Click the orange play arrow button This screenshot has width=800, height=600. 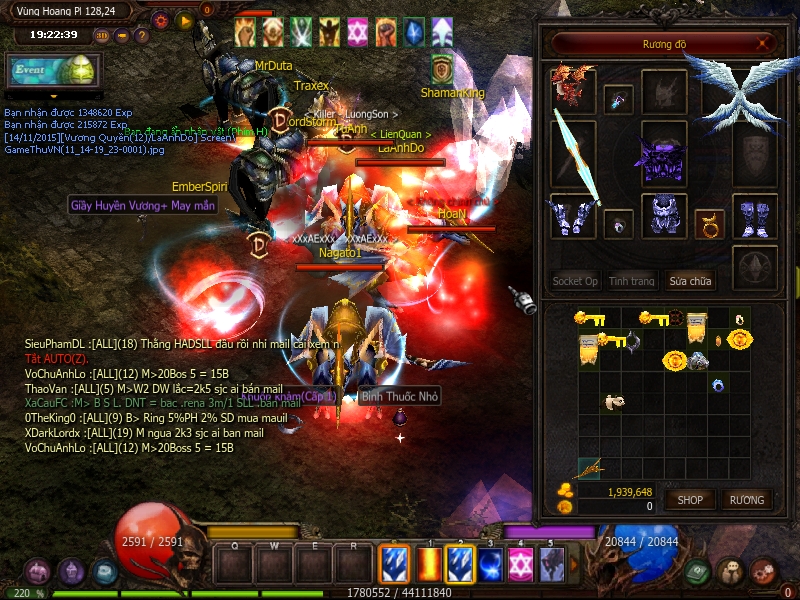tap(184, 19)
